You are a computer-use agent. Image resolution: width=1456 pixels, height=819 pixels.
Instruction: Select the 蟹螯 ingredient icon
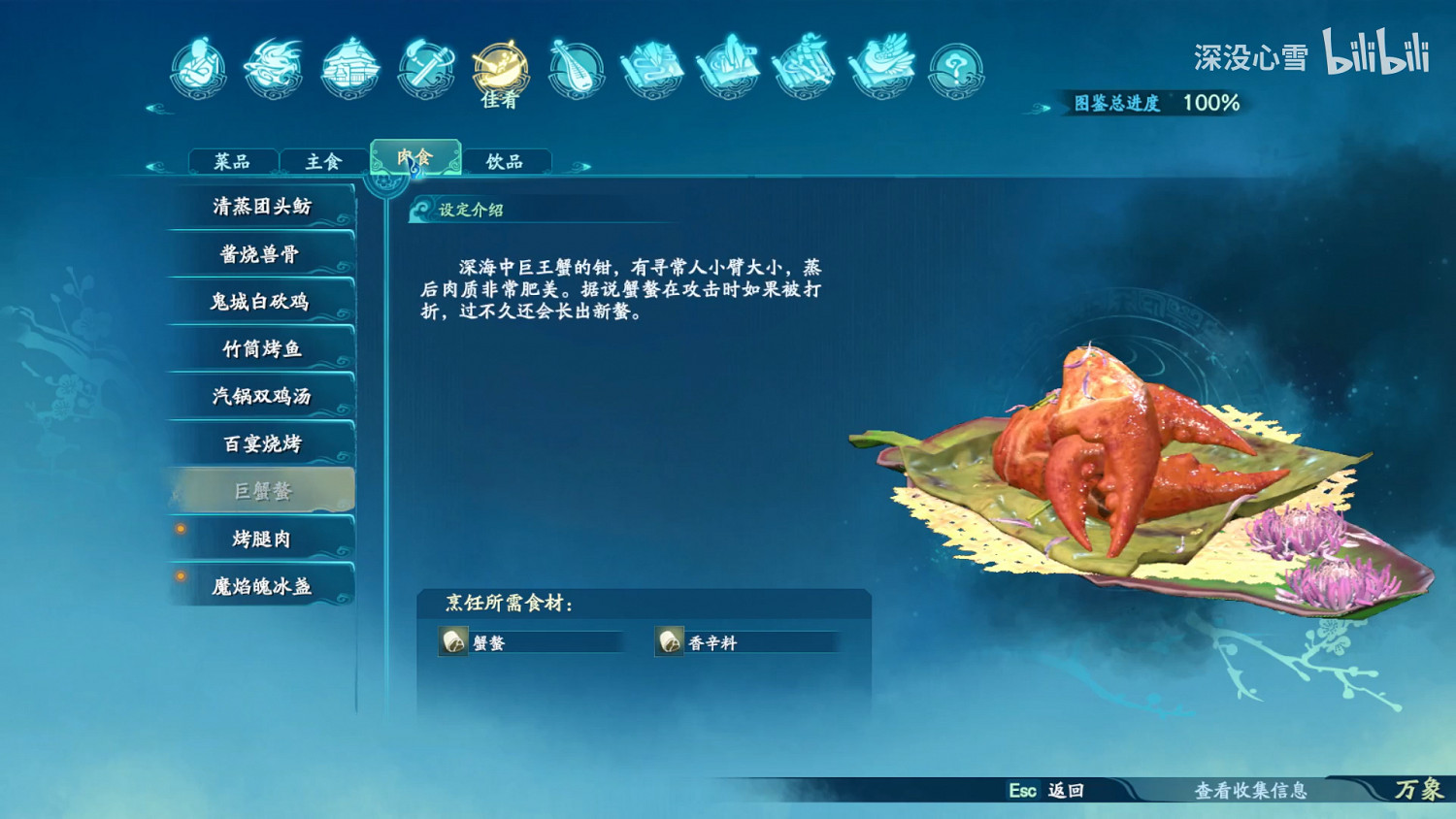pyautogui.click(x=452, y=640)
